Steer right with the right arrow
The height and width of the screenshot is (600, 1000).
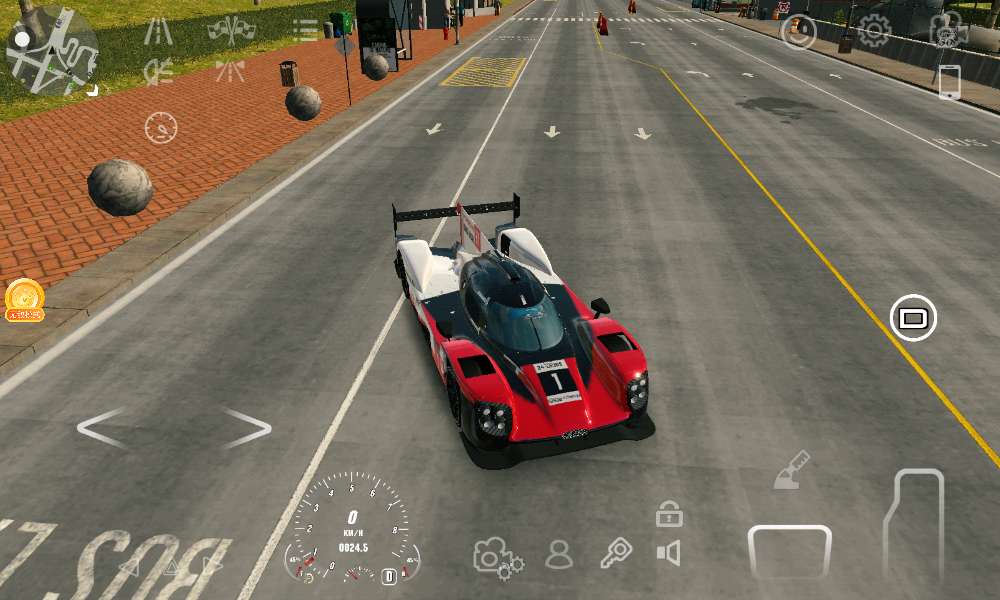[246, 428]
